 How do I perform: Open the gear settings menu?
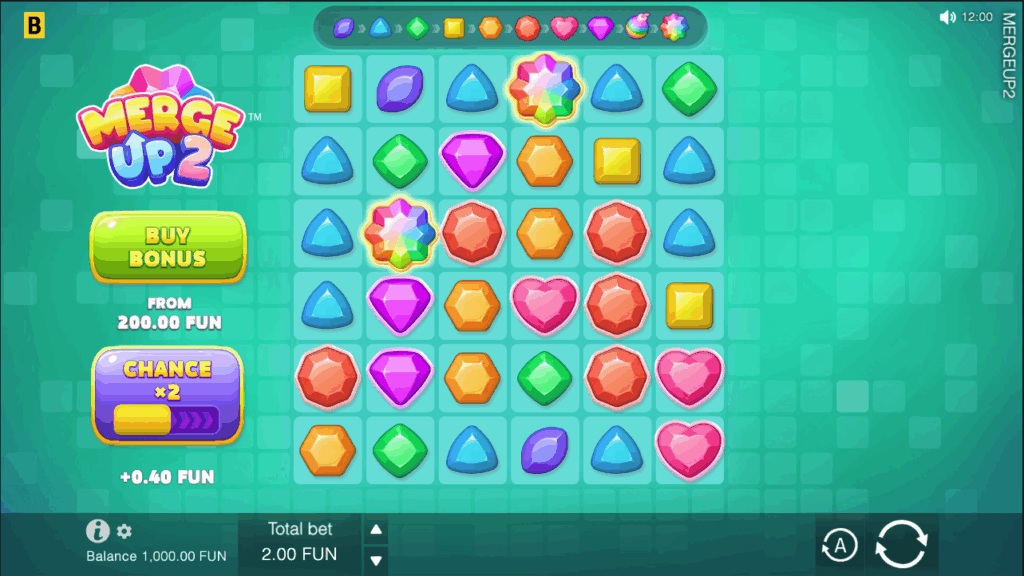(x=124, y=531)
